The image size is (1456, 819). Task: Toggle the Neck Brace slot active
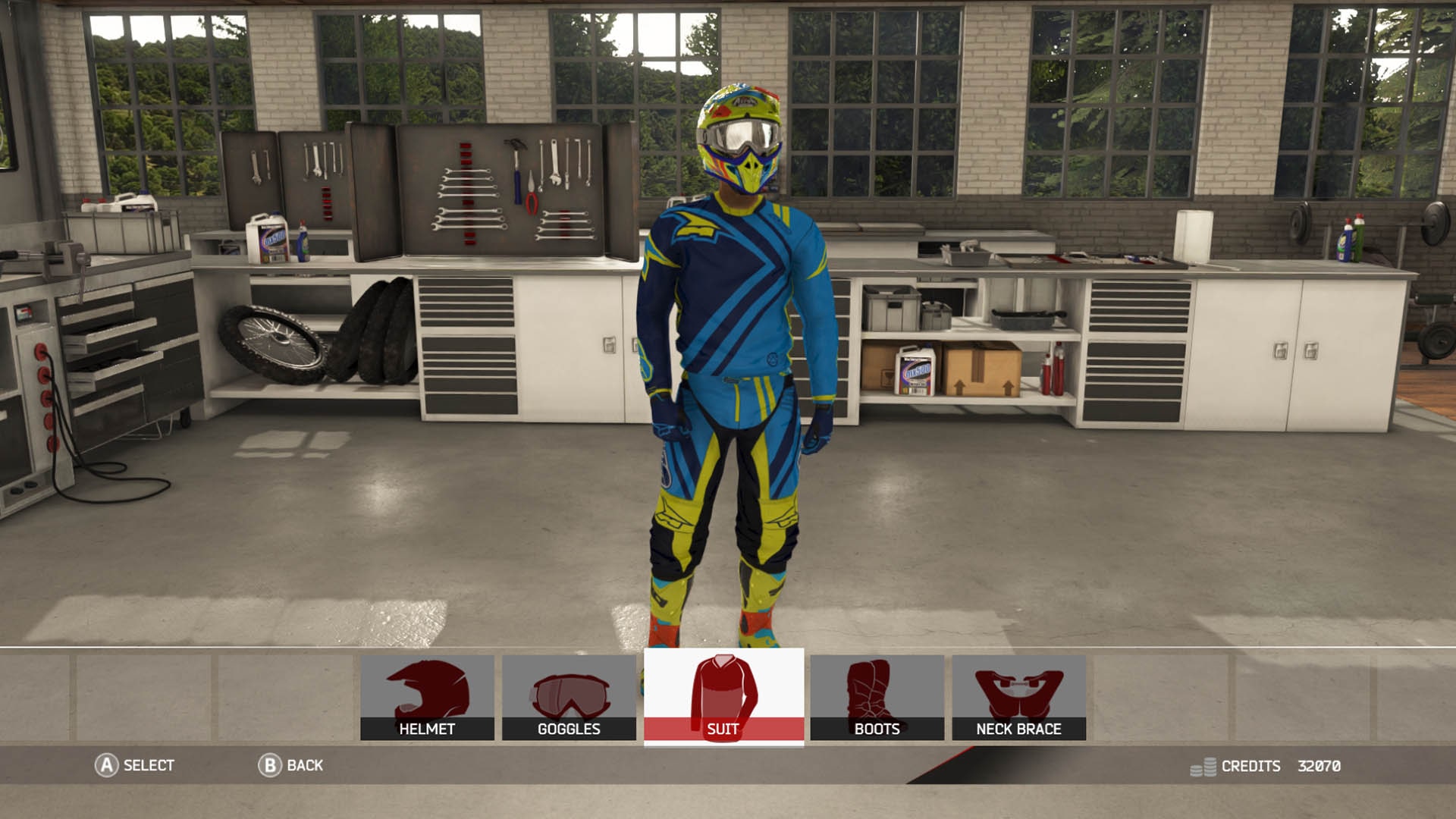coord(1021,698)
